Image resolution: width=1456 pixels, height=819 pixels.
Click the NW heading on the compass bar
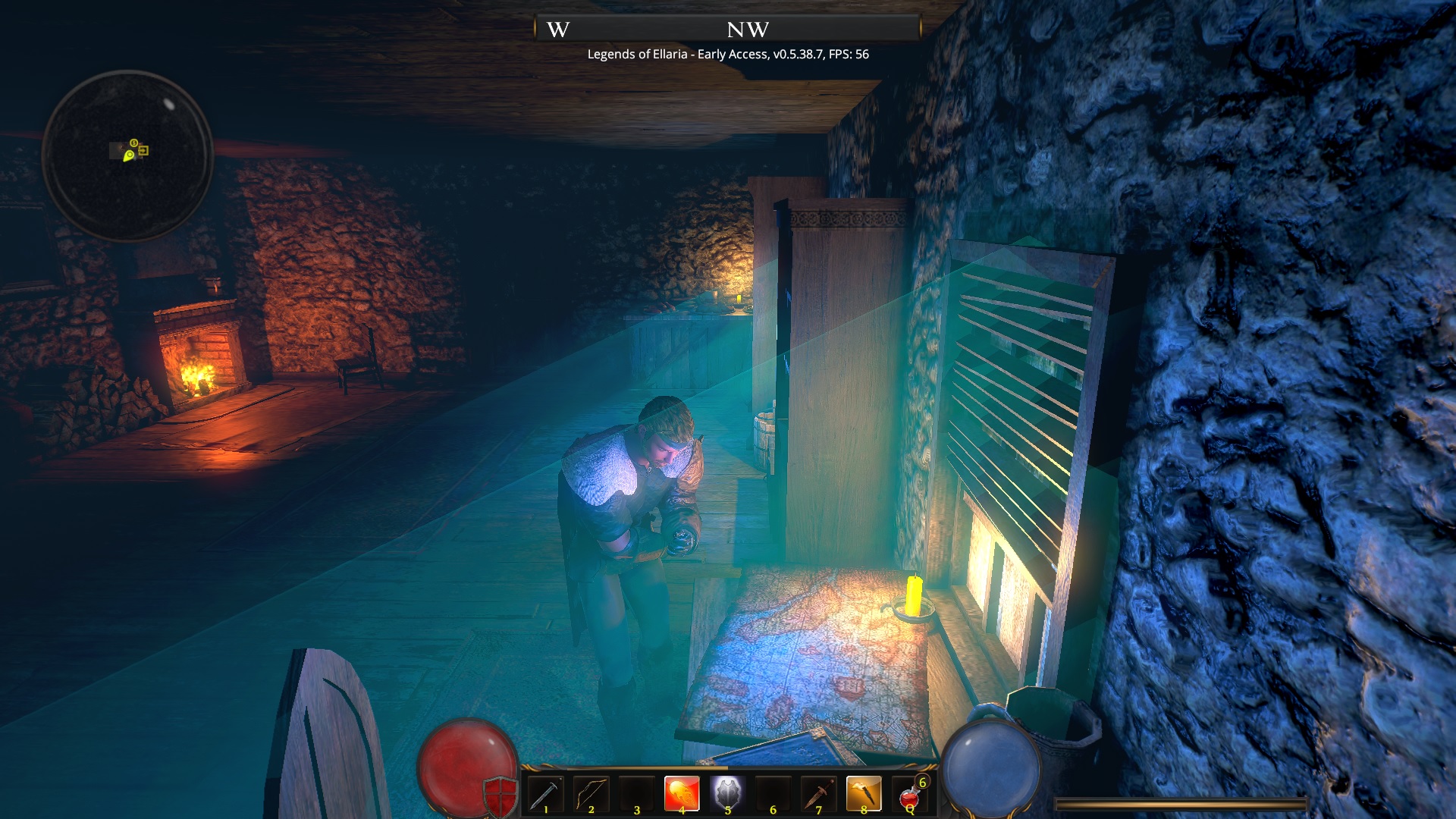[x=745, y=30]
